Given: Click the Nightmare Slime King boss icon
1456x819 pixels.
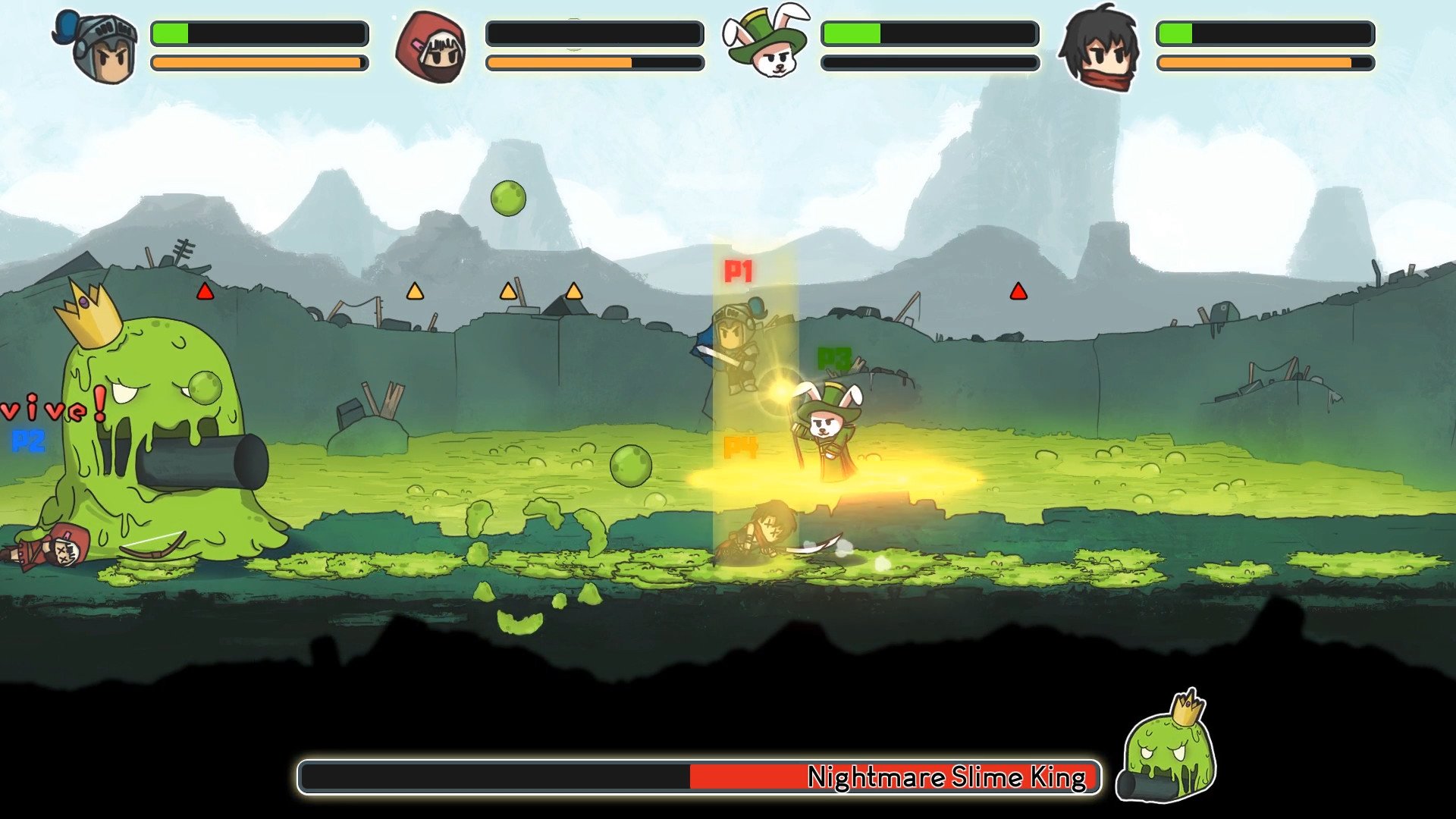Looking at the screenshot, I should point(1168,749).
